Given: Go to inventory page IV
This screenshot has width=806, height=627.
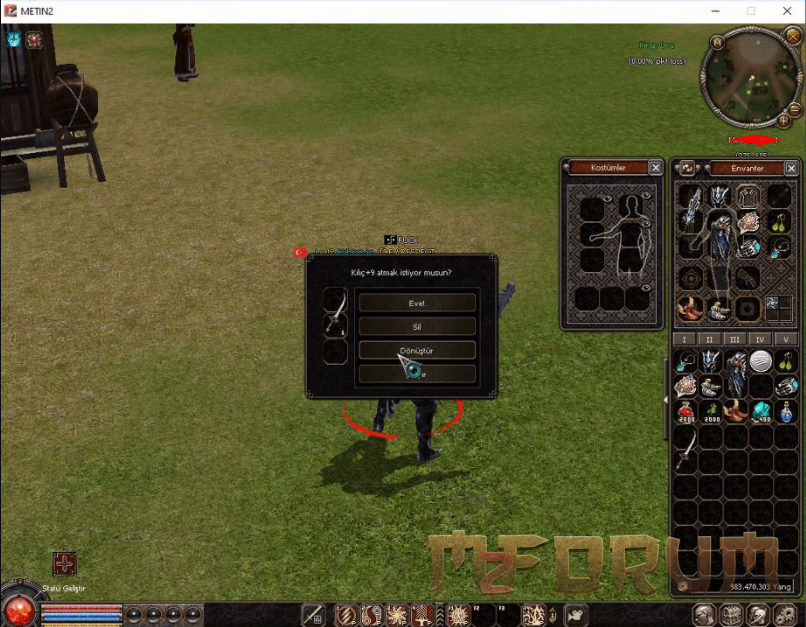Looking at the screenshot, I should click(761, 340).
